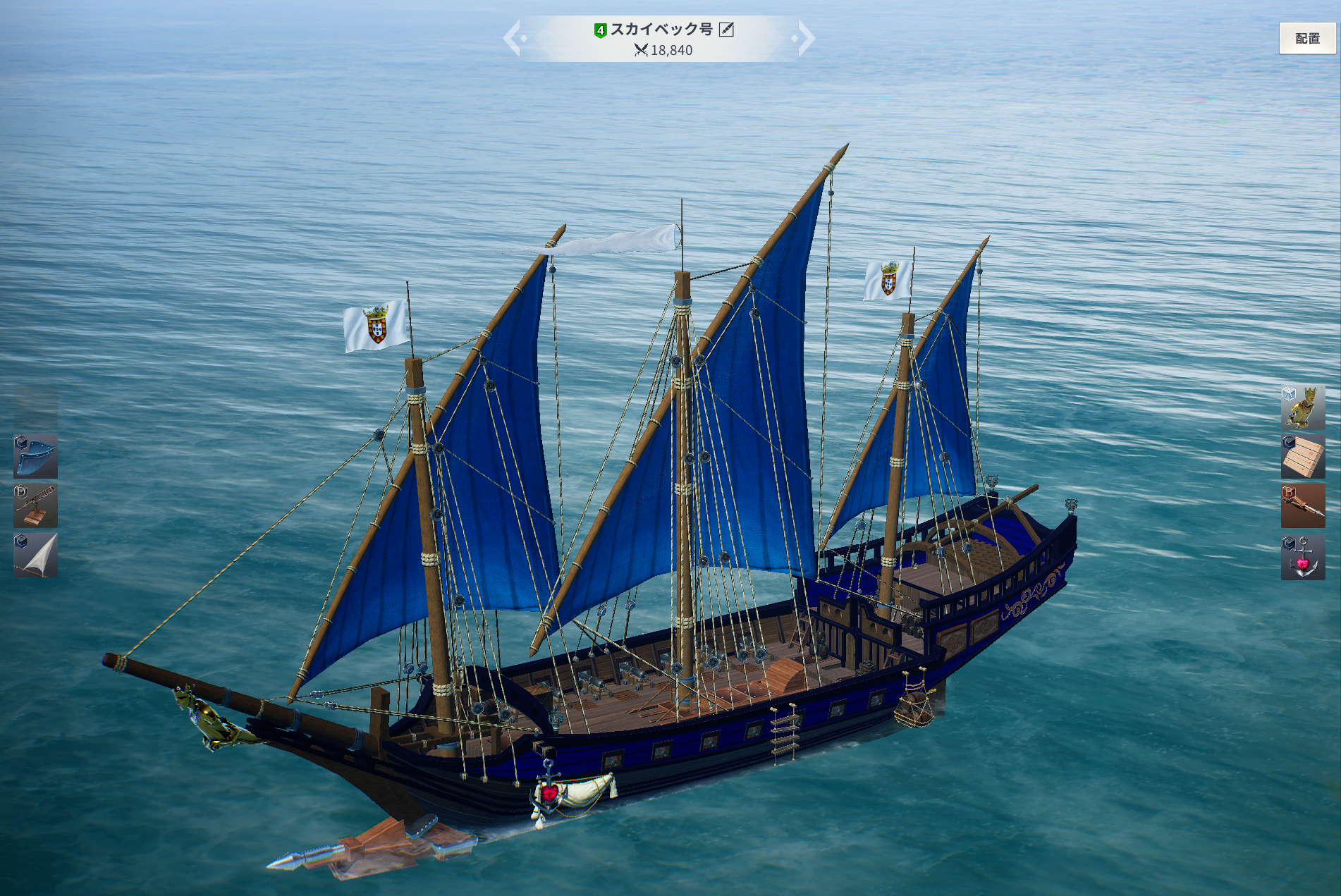The width and height of the screenshot is (1341, 896).
Task: Edit the ship name スカイベック号
Action: (x=726, y=30)
